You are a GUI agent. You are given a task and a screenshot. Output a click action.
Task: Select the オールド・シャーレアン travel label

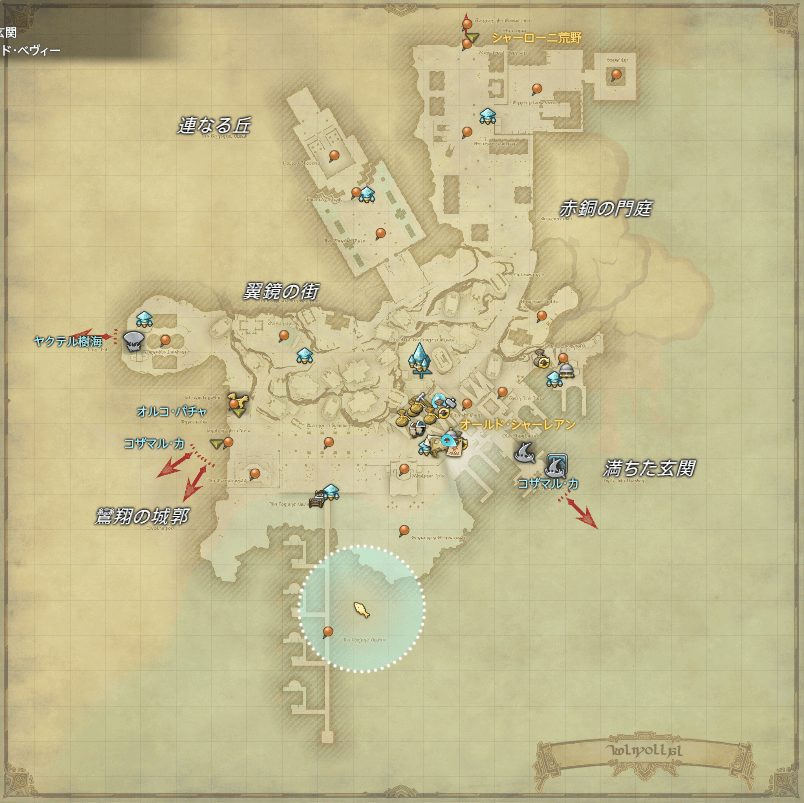coord(518,425)
